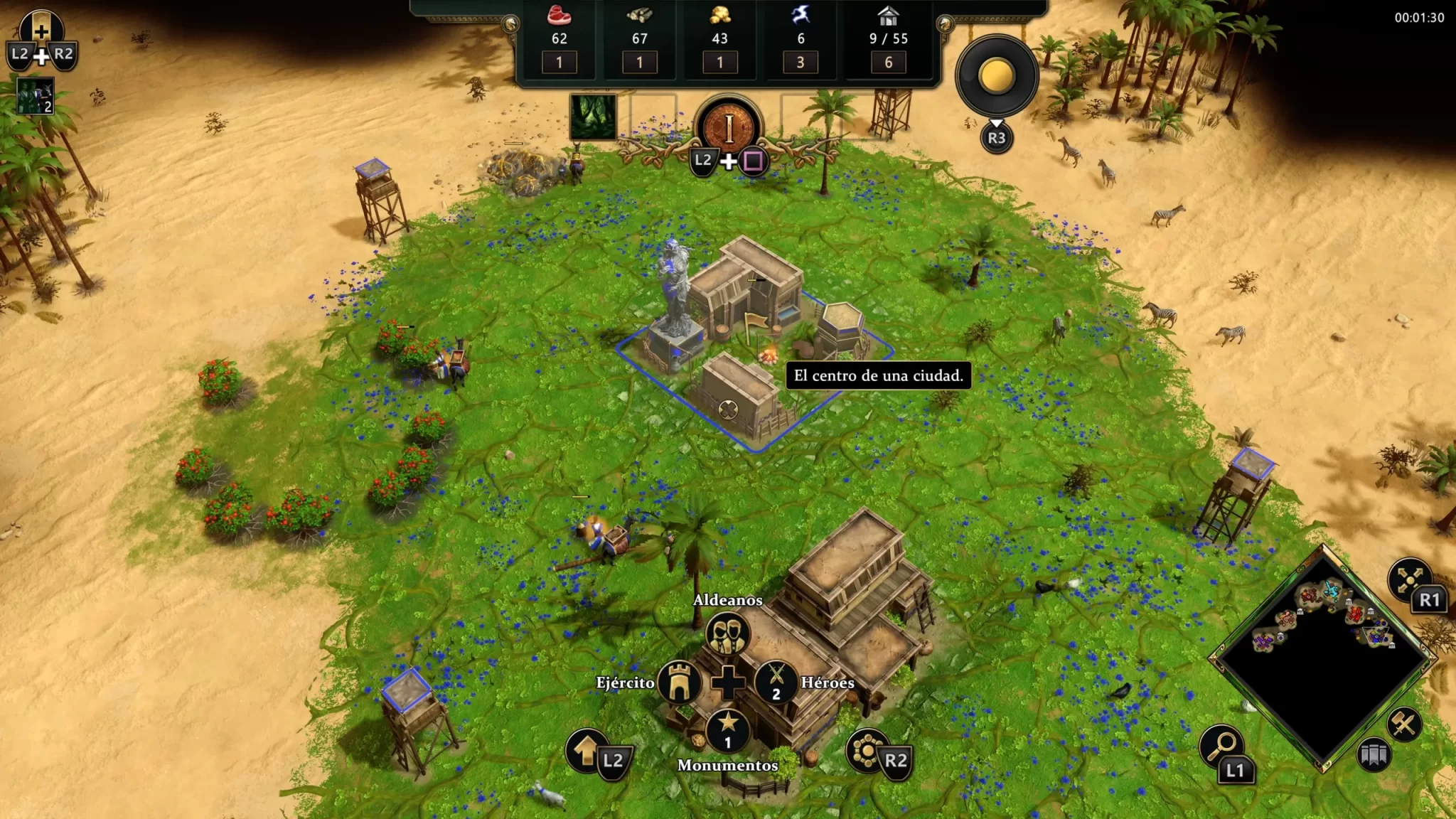This screenshot has height=819, width=1456.
Task: Select the idle villagers portrait group
Action: (x=35, y=96)
